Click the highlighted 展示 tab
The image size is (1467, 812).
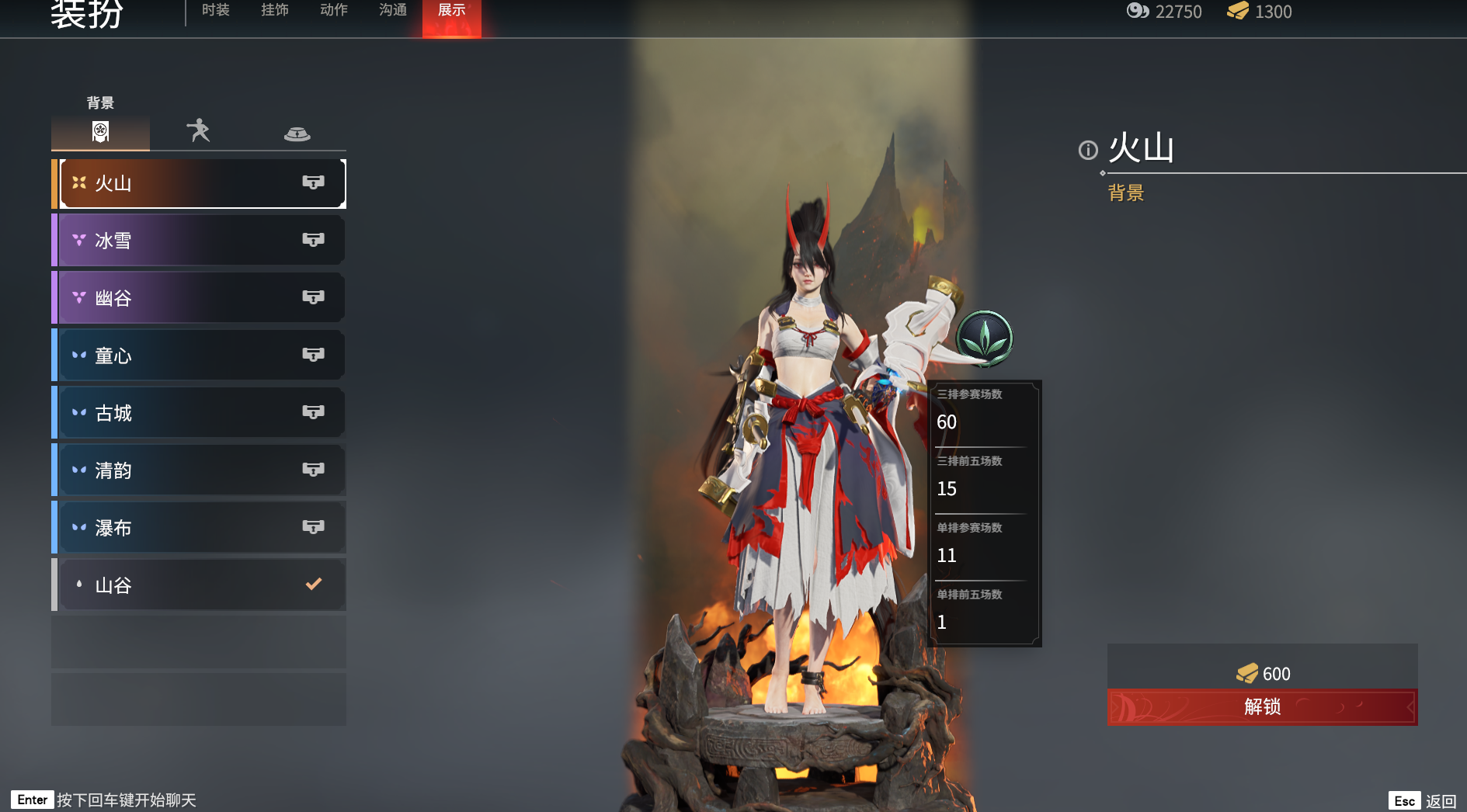[x=452, y=11]
